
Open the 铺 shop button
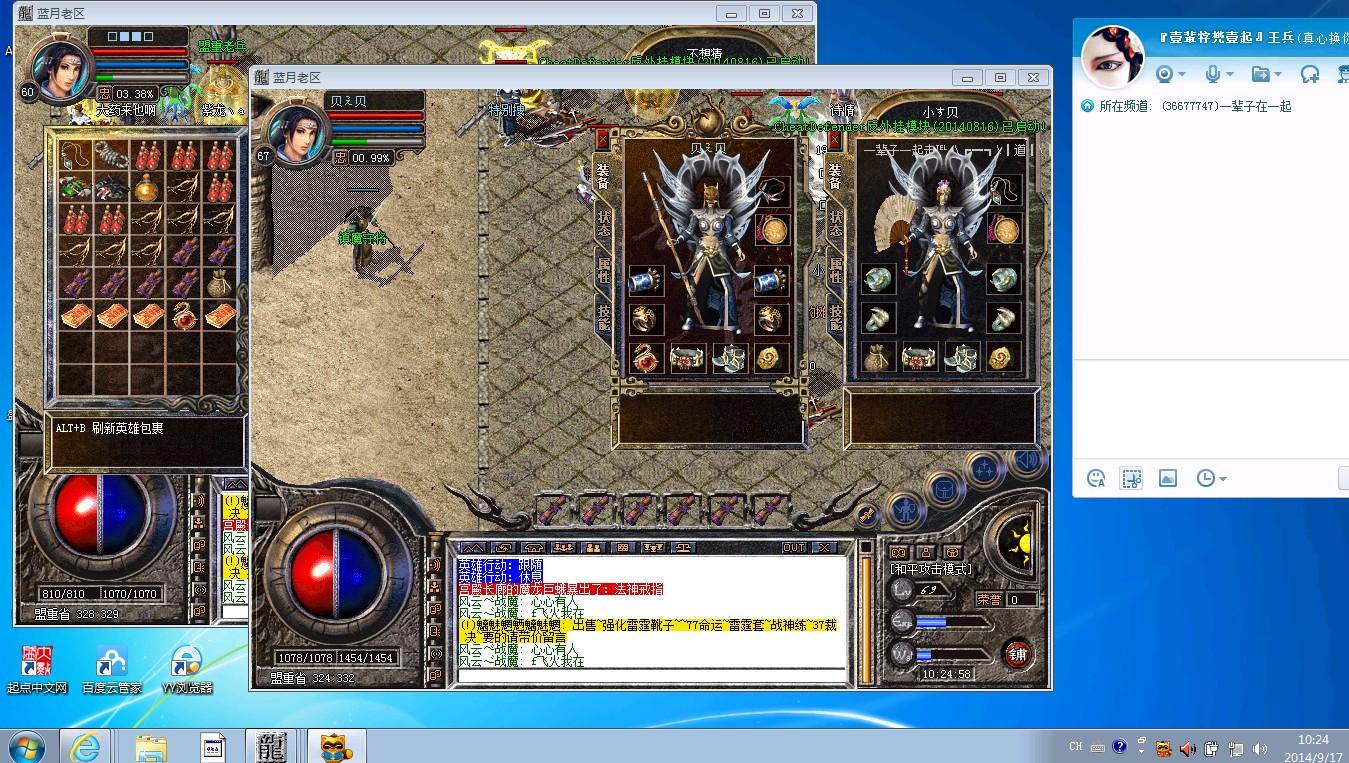(1018, 655)
